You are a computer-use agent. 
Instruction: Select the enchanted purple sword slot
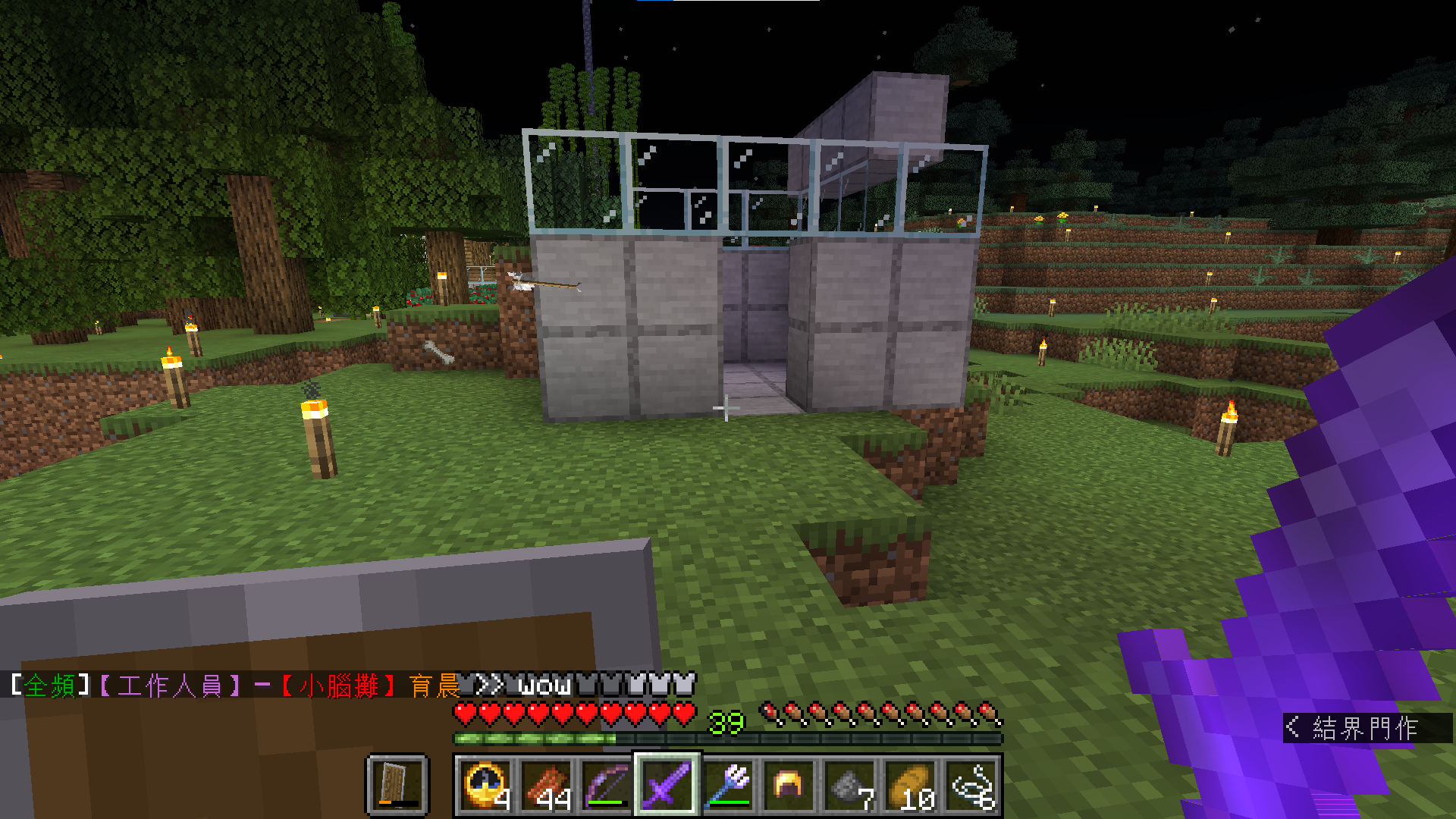coord(667,786)
